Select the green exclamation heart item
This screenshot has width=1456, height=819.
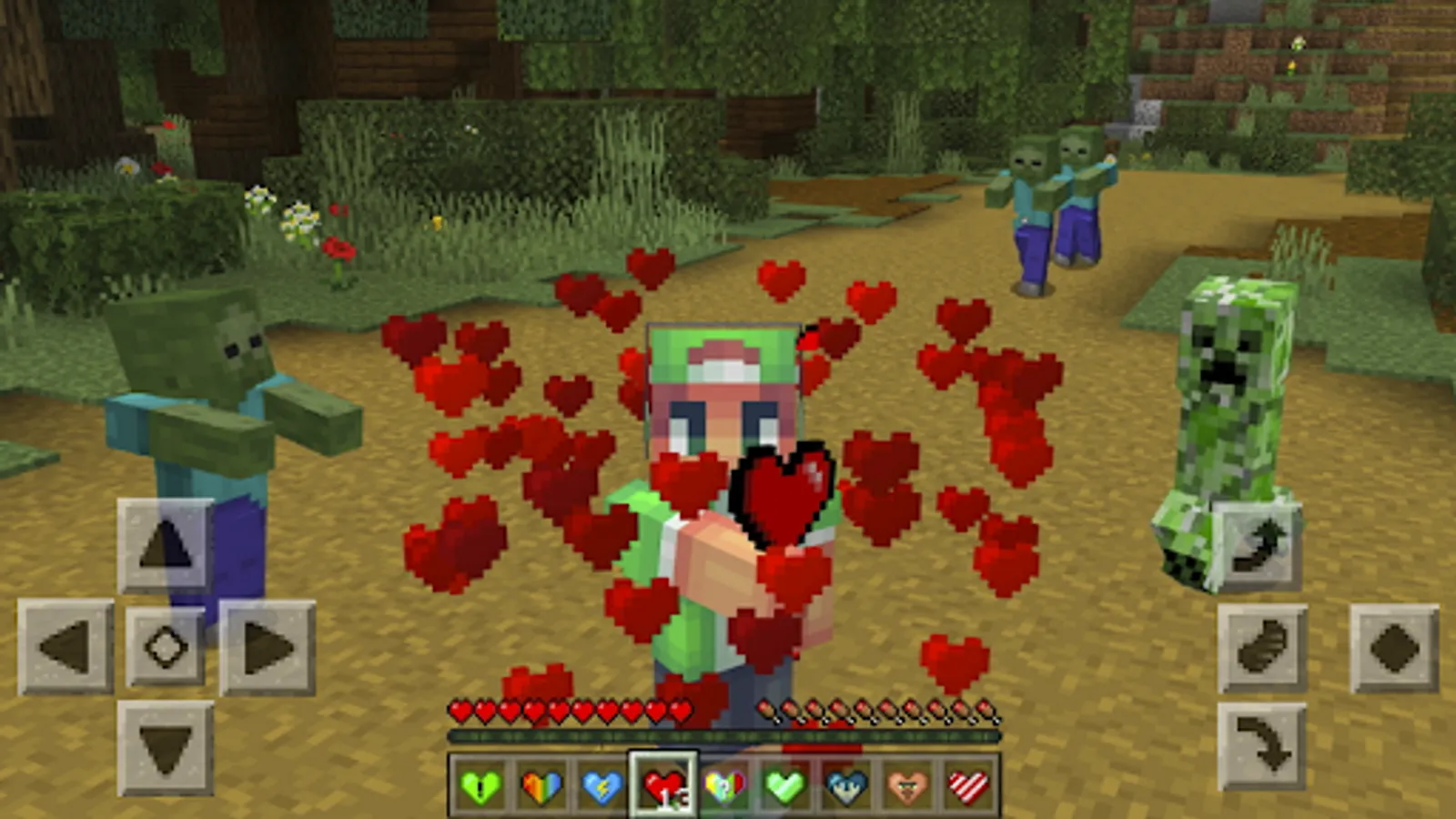click(480, 784)
